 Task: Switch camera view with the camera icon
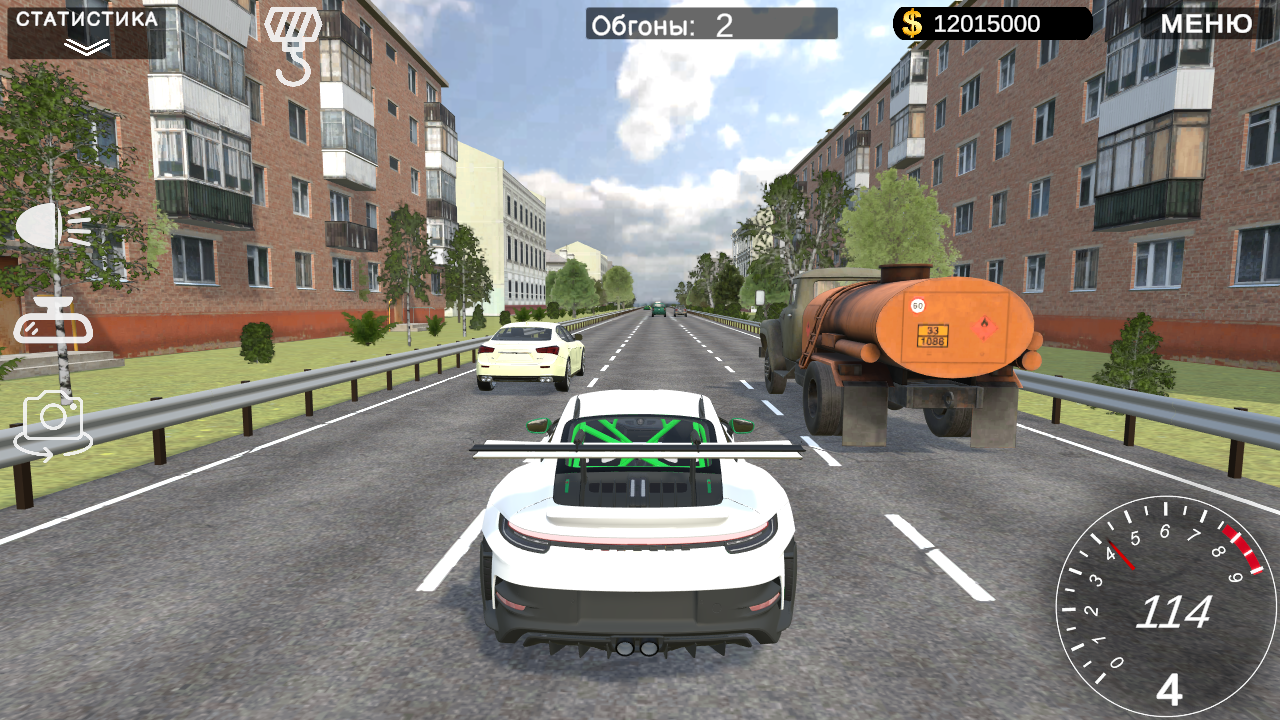(x=55, y=417)
